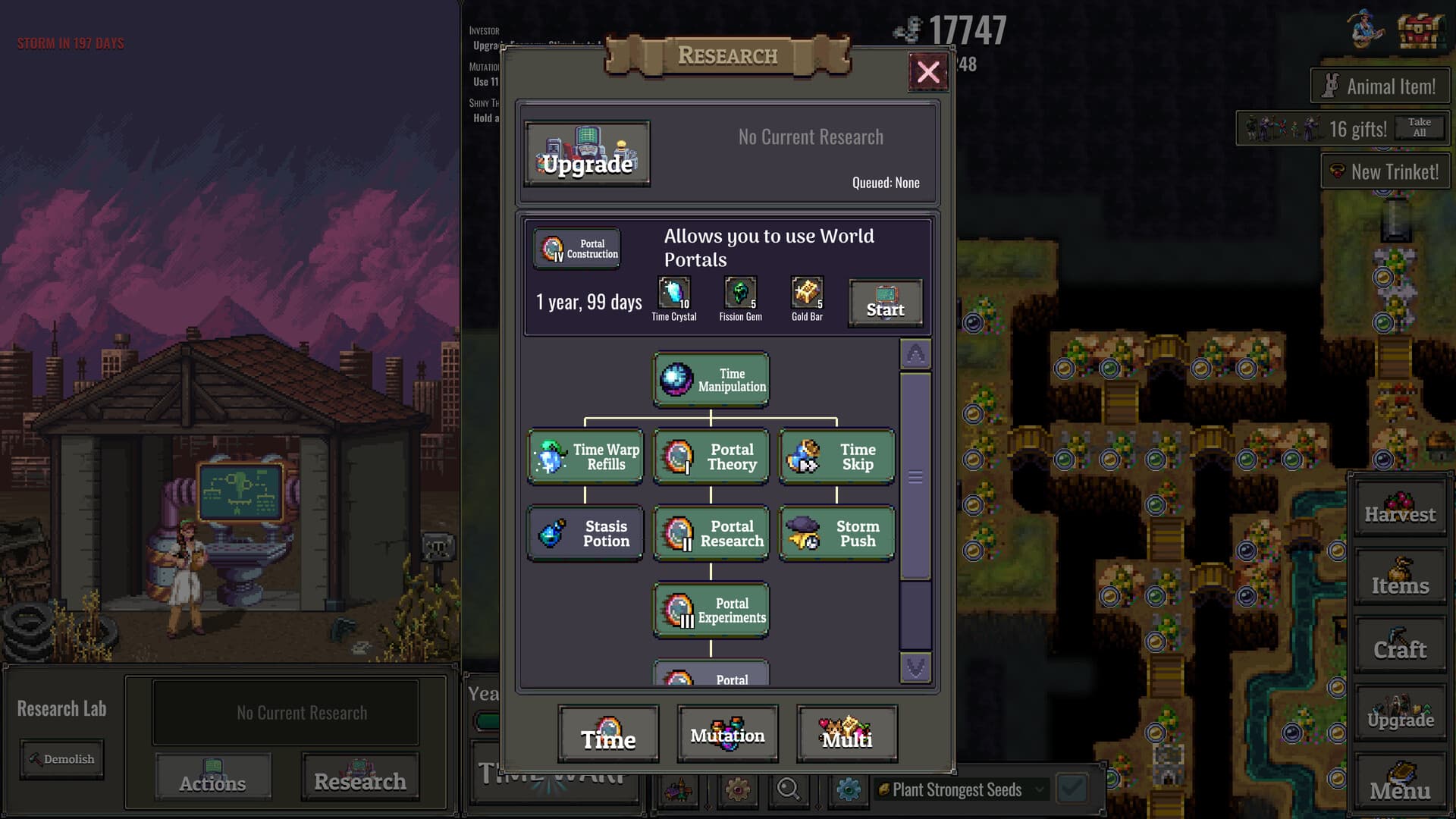This screenshot has width=1456, height=819.
Task: Select the Time Manipulation research node
Action: 710,379
